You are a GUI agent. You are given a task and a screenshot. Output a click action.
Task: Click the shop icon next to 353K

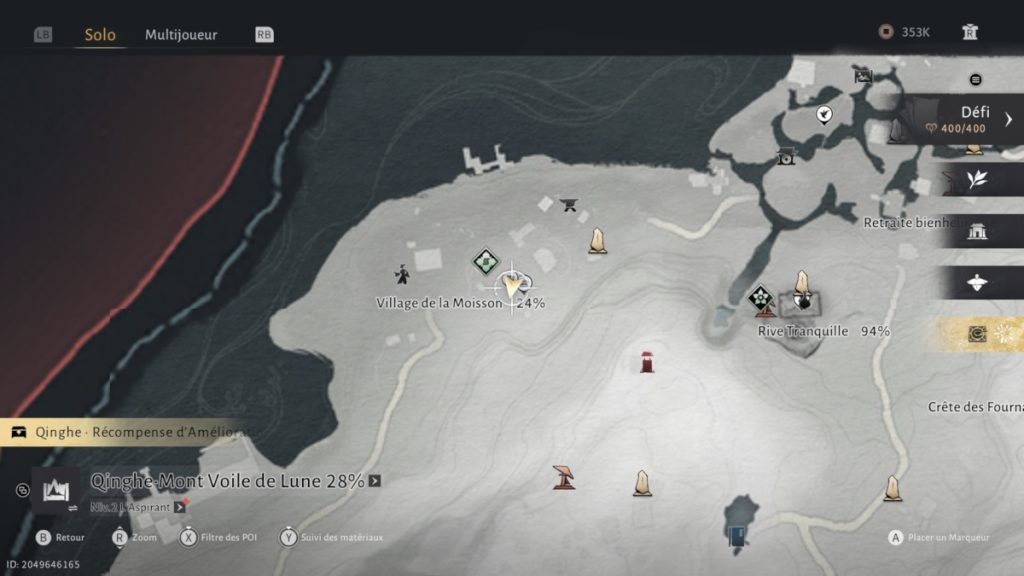pyautogui.click(x=969, y=32)
